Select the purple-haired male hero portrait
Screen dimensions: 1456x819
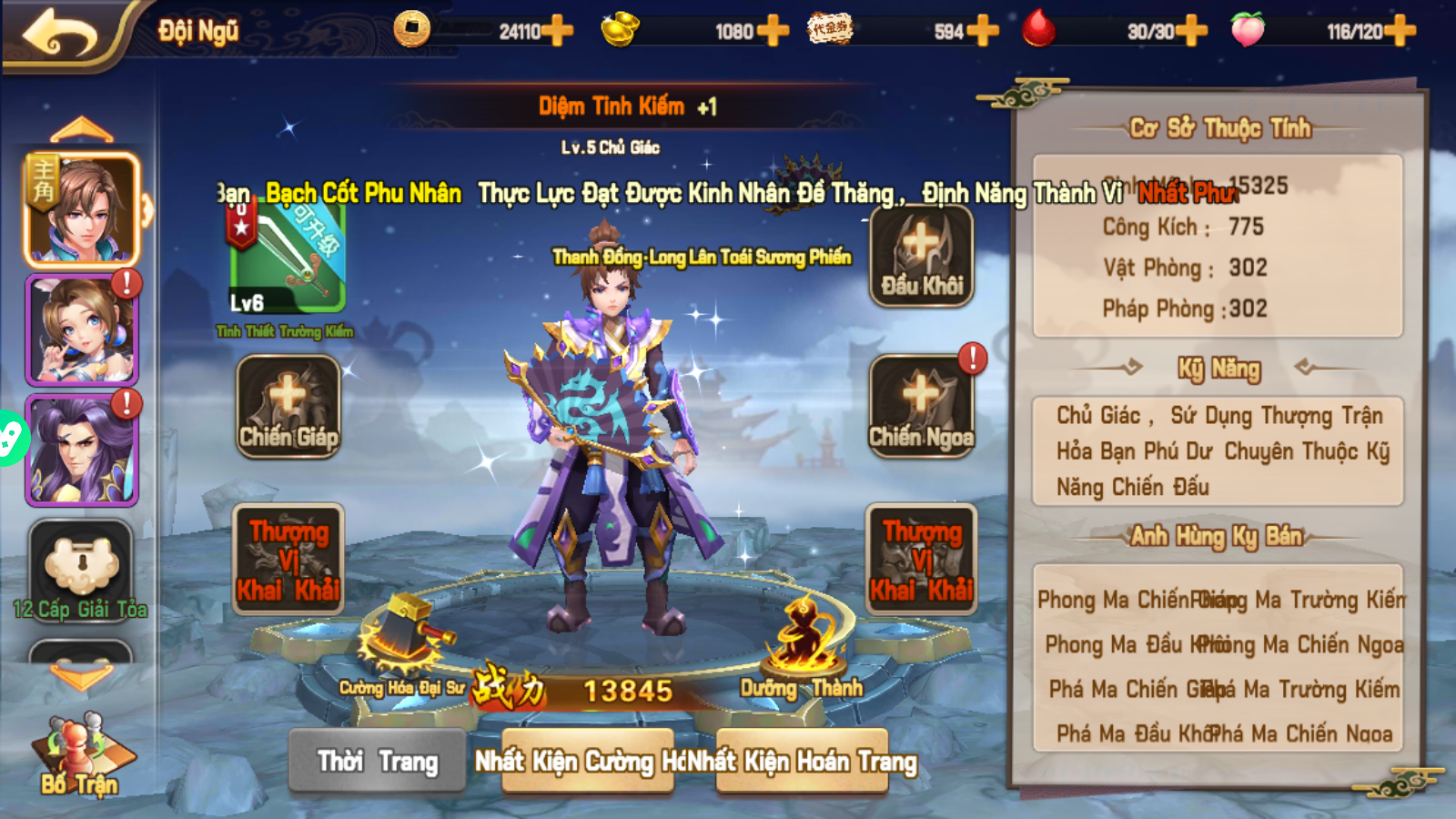pos(81,450)
